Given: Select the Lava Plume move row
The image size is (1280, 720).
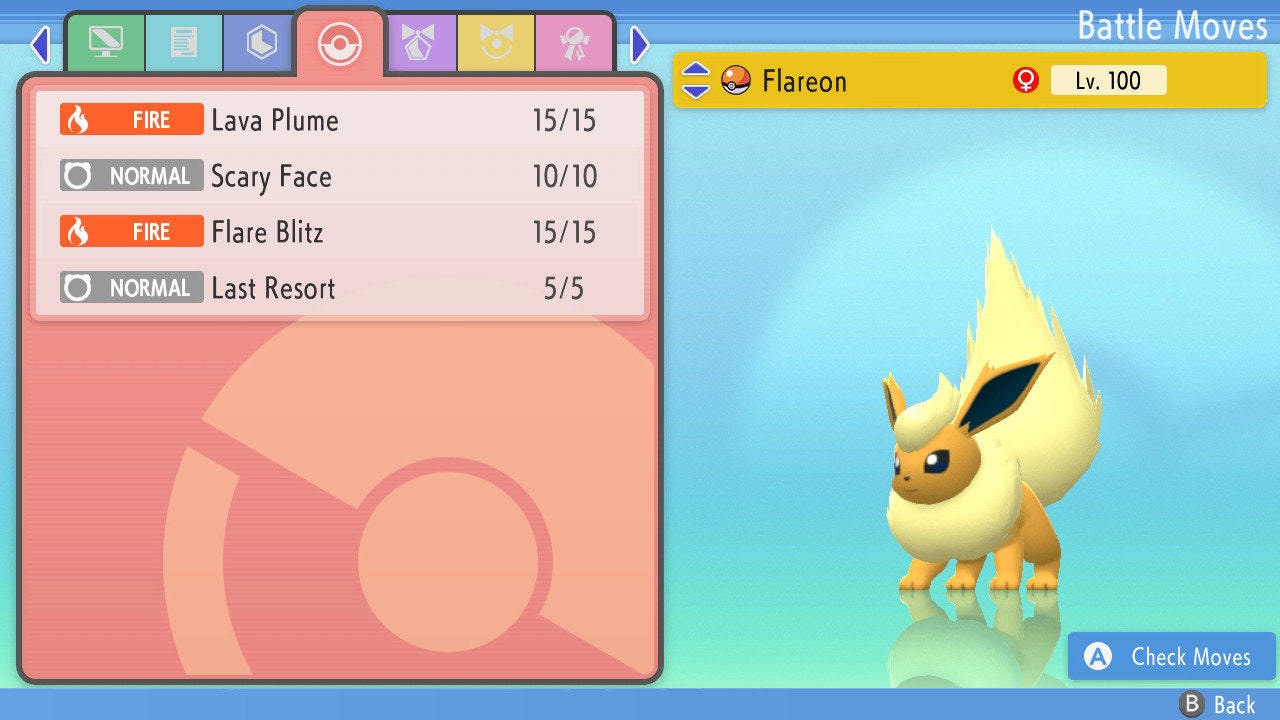Looking at the screenshot, I should pyautogui.click(x=340, y=121).
